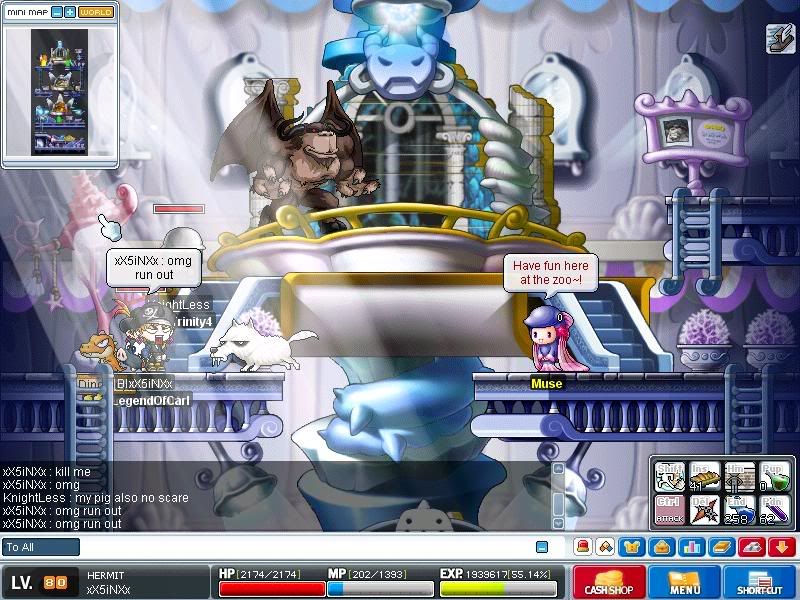
Task: Click the red down-arrow toolbar button
Action: (781, 547)
